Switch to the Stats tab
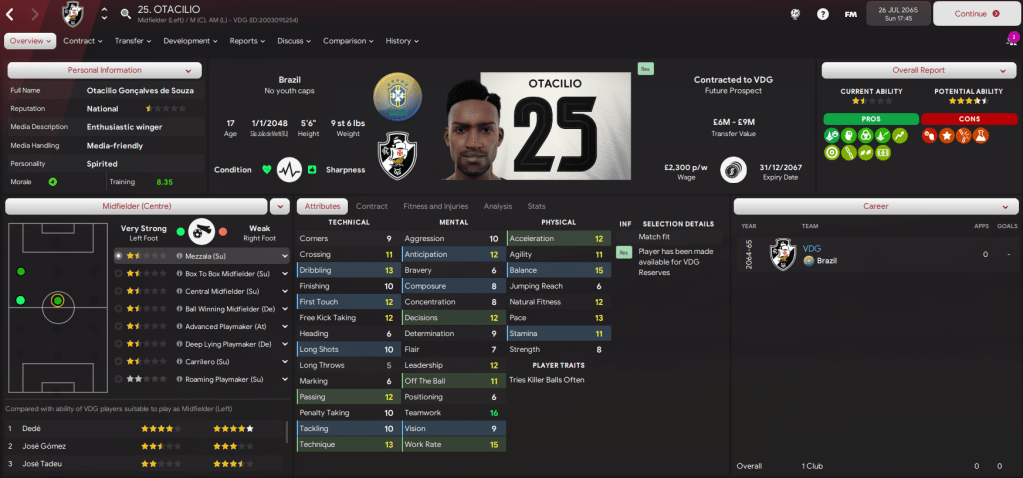Image resolution: width=1023 pixels, height=478 pixels. click(x=536, y=206)
